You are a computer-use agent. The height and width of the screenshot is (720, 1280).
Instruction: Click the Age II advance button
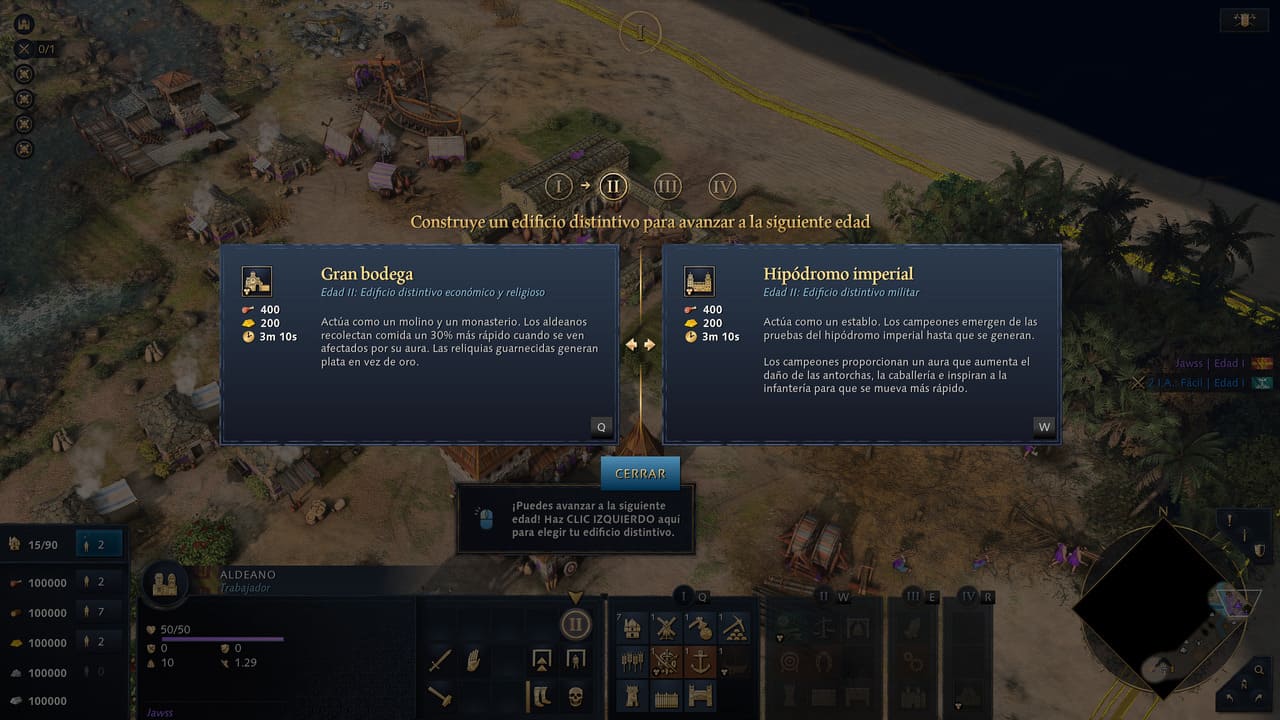(x=575, y=626)
